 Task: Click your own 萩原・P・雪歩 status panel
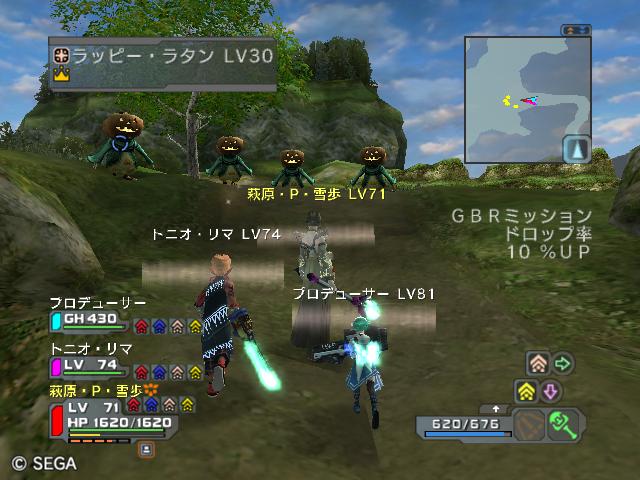110,415
